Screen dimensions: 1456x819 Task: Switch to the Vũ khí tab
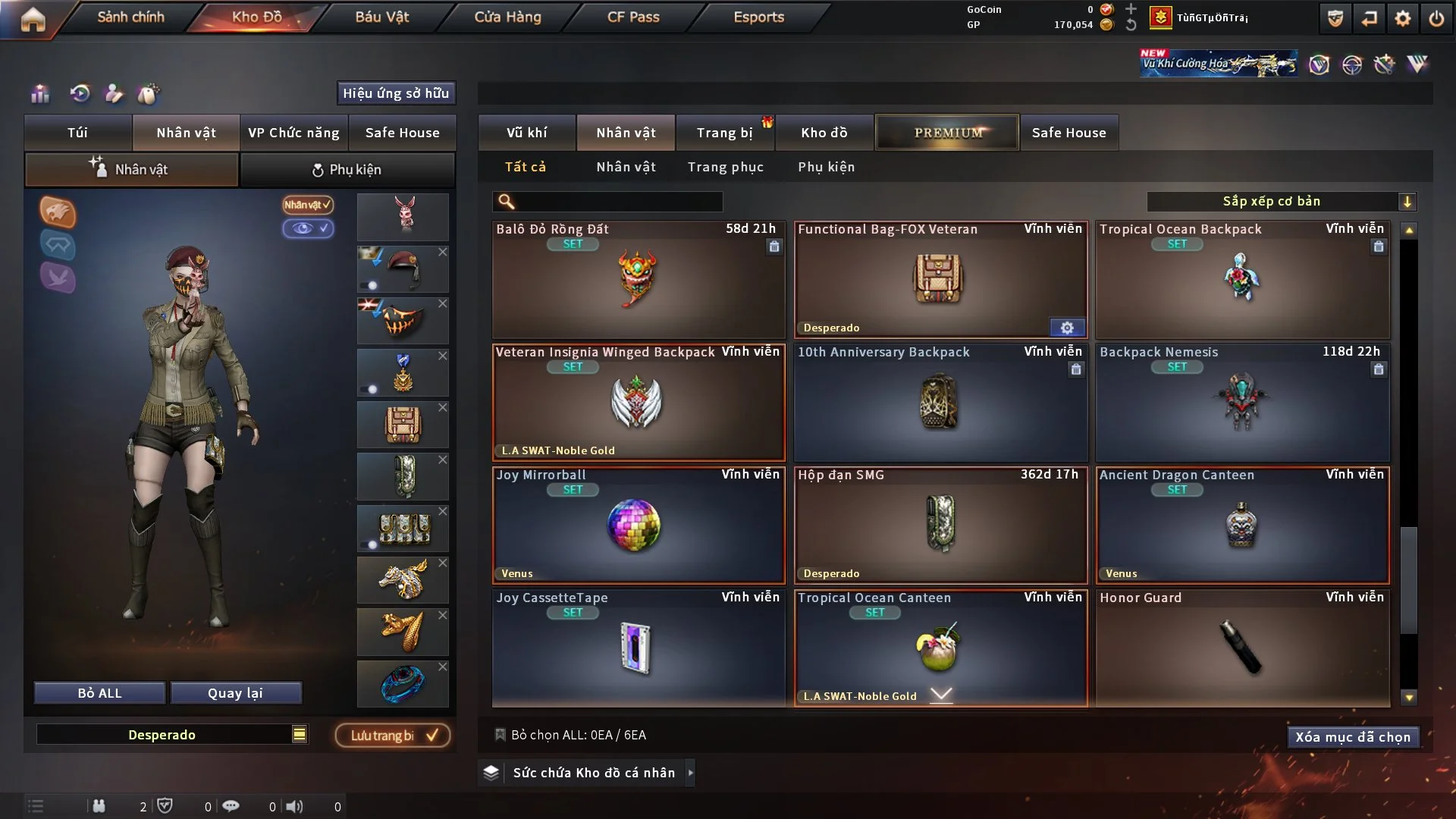526,133
